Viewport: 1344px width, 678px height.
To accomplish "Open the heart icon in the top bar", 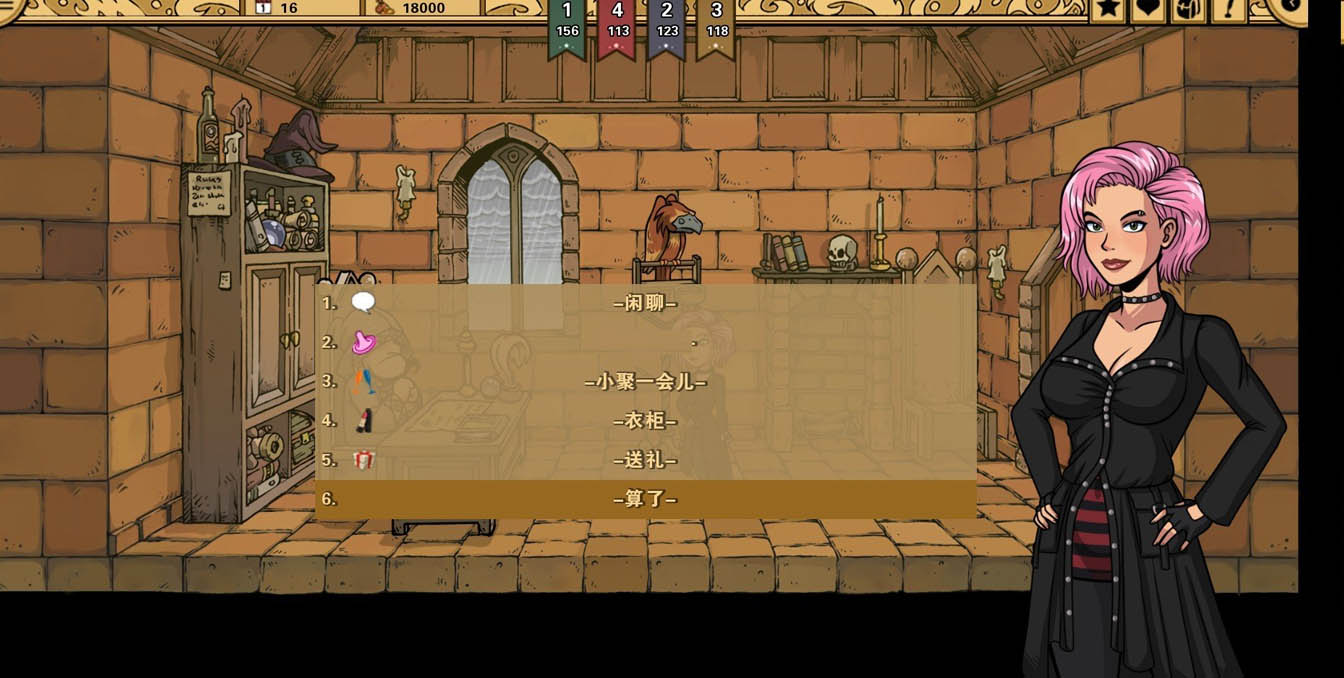I will click(x=1148, y=9).
